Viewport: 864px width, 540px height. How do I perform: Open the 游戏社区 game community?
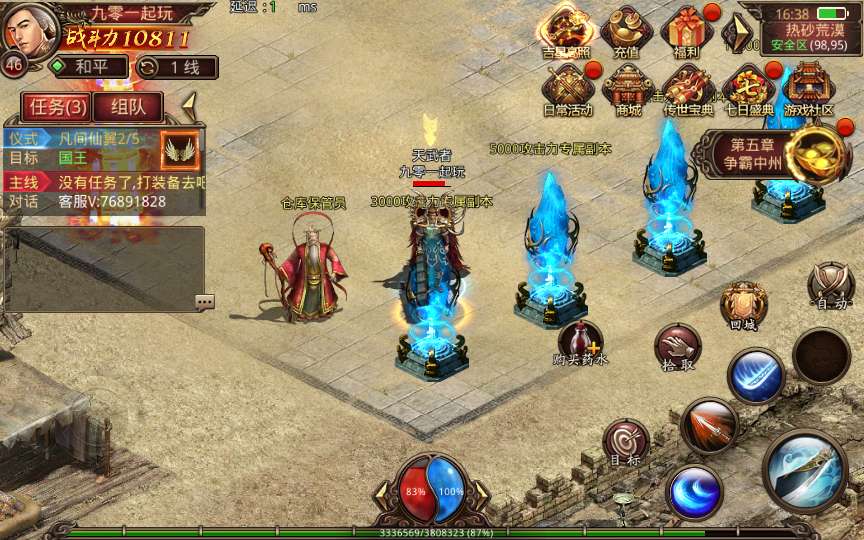pyautogui.click(x=808, y=90)
